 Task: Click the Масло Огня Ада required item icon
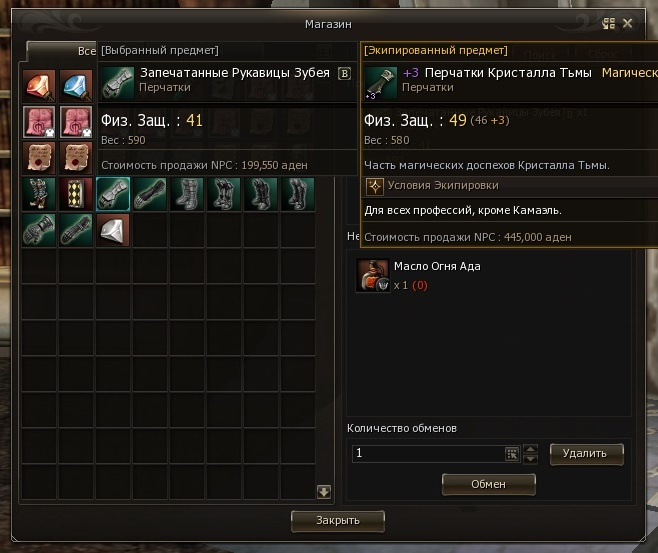point(372,275)
